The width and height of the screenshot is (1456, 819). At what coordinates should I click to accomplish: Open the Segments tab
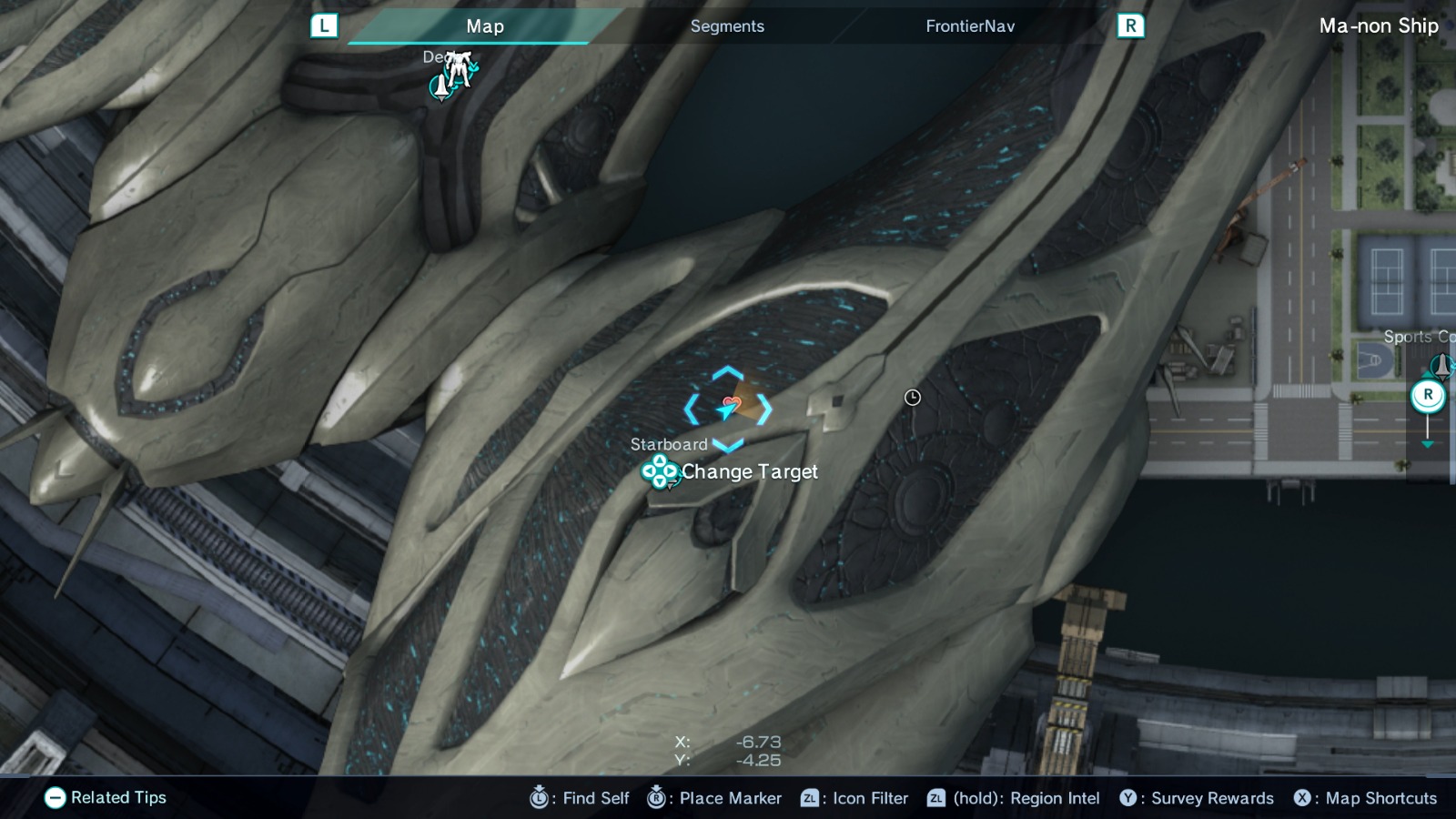pos(726,26)
